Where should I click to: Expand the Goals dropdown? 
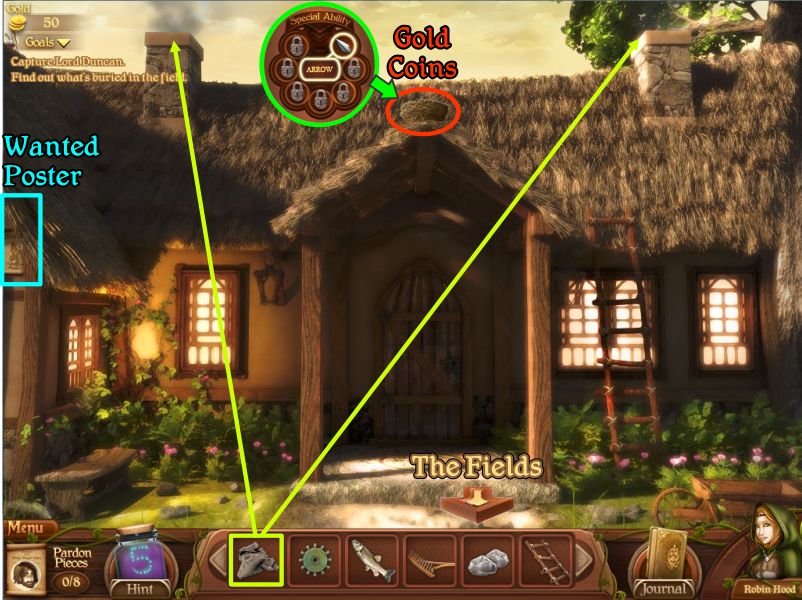pyautogui.click(x=47, y=43)
